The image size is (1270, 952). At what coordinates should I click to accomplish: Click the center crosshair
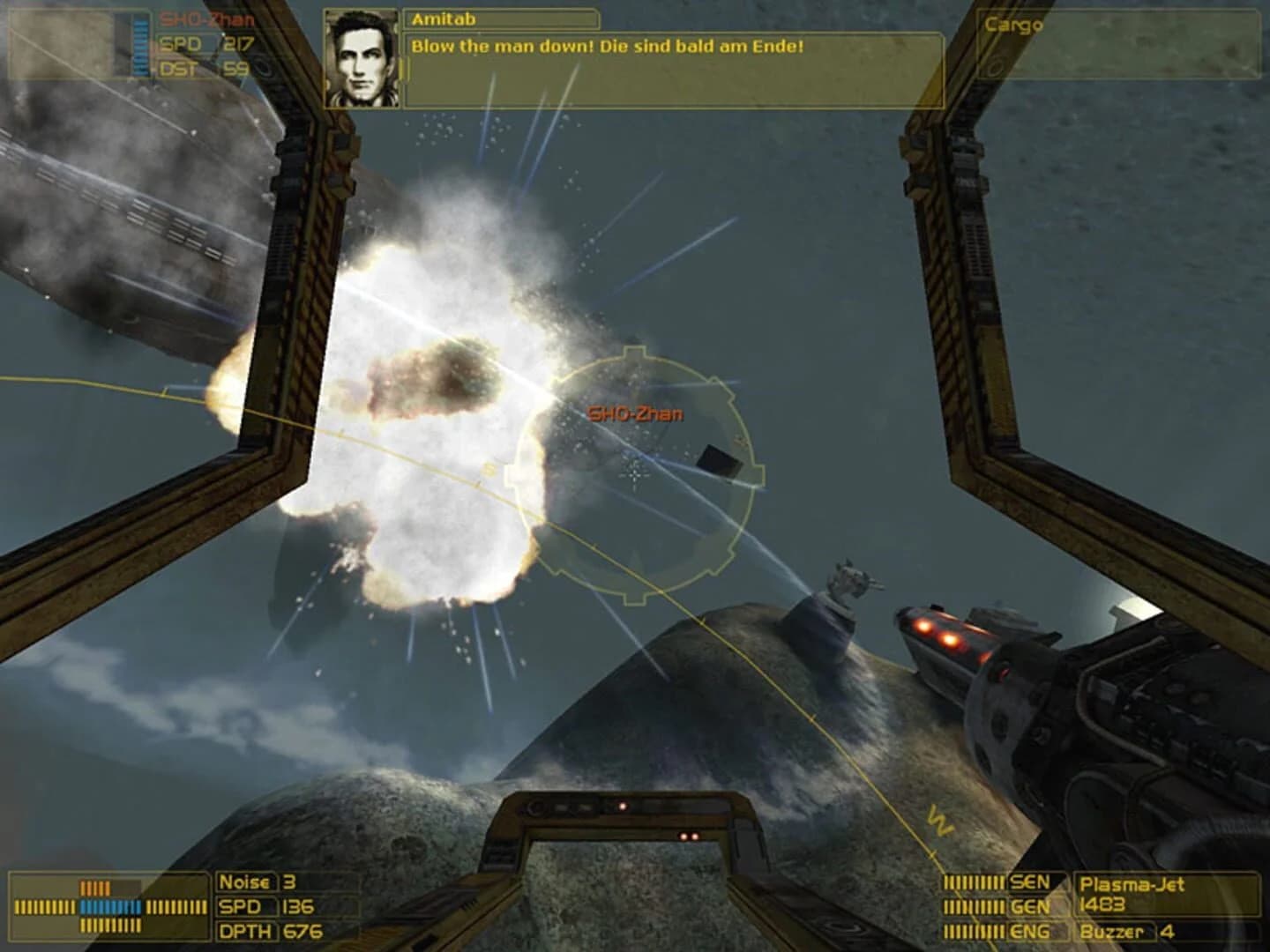click(x=635, y=476)
